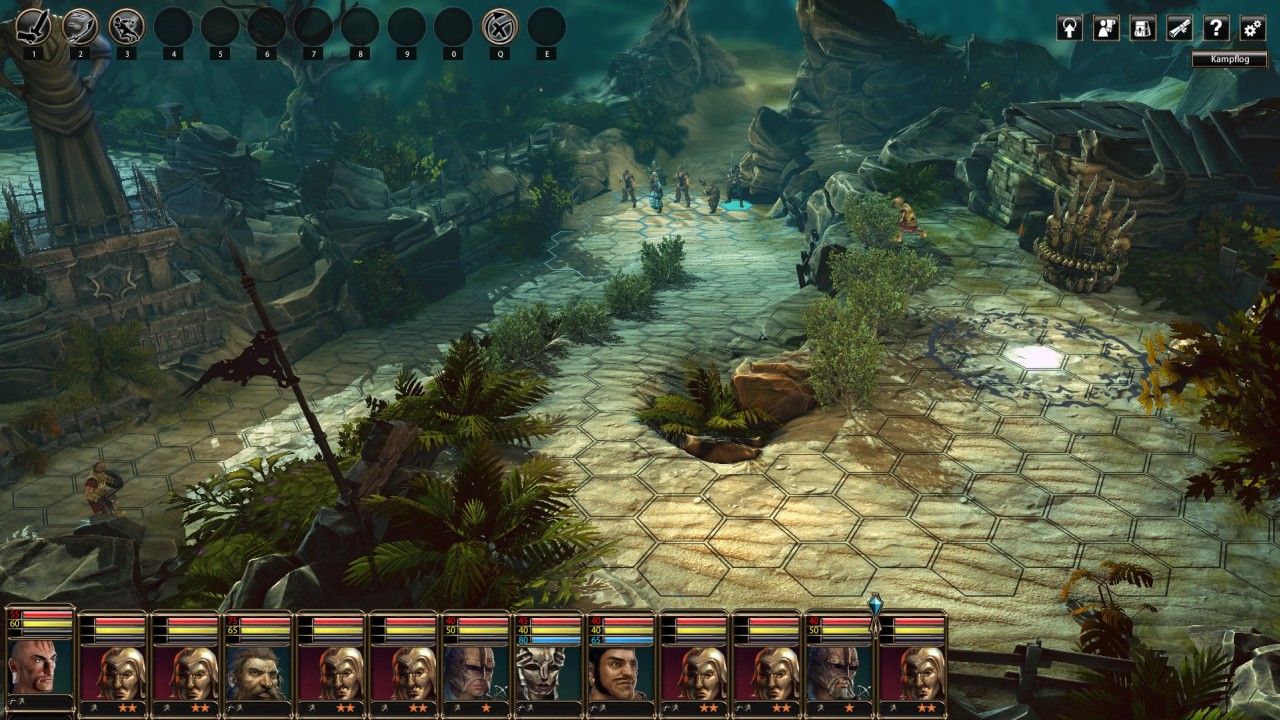Activate the sword attack ability
Screen dimensions: 1280x720
[34, 26]
